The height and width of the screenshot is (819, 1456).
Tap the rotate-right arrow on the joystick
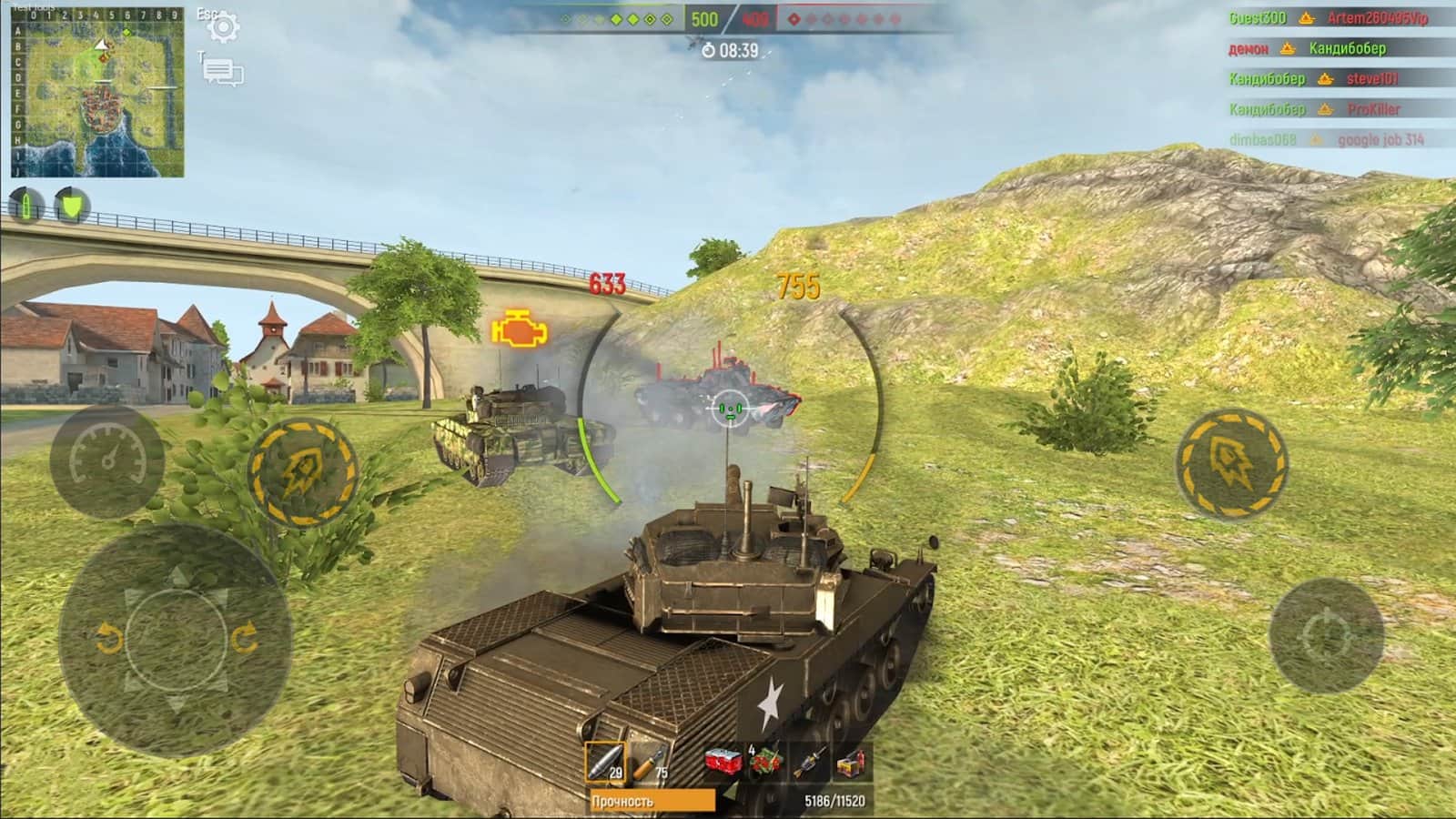pyautogui.click(x=245, y=640)
